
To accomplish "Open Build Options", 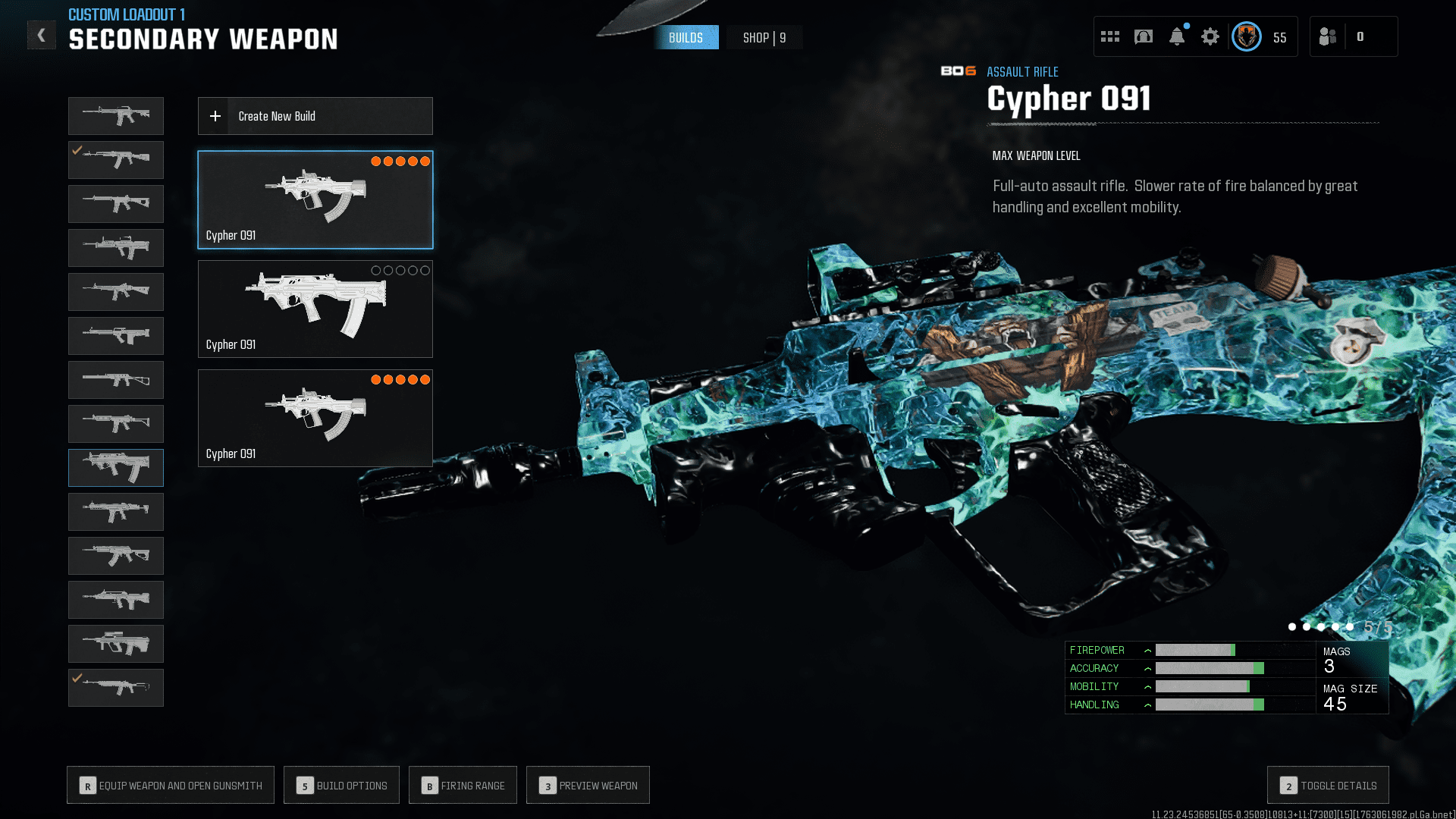I will [341, 785].
